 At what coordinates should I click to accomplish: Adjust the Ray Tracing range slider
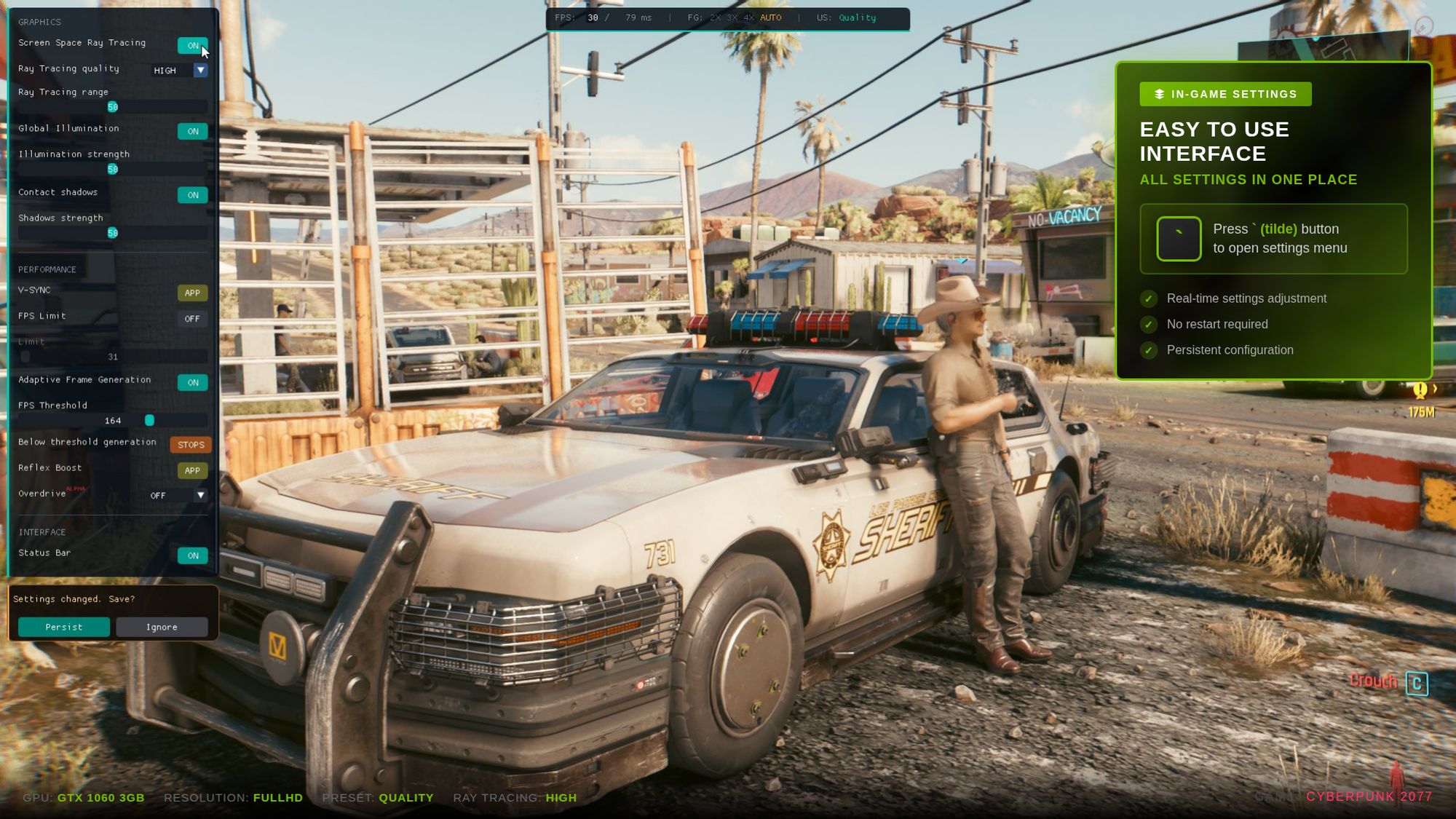[113, 107]
